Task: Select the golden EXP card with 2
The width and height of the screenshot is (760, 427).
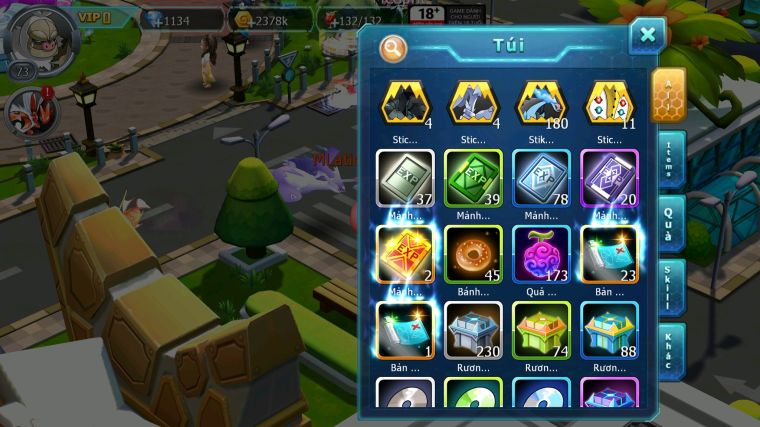Action: (406, 254)
